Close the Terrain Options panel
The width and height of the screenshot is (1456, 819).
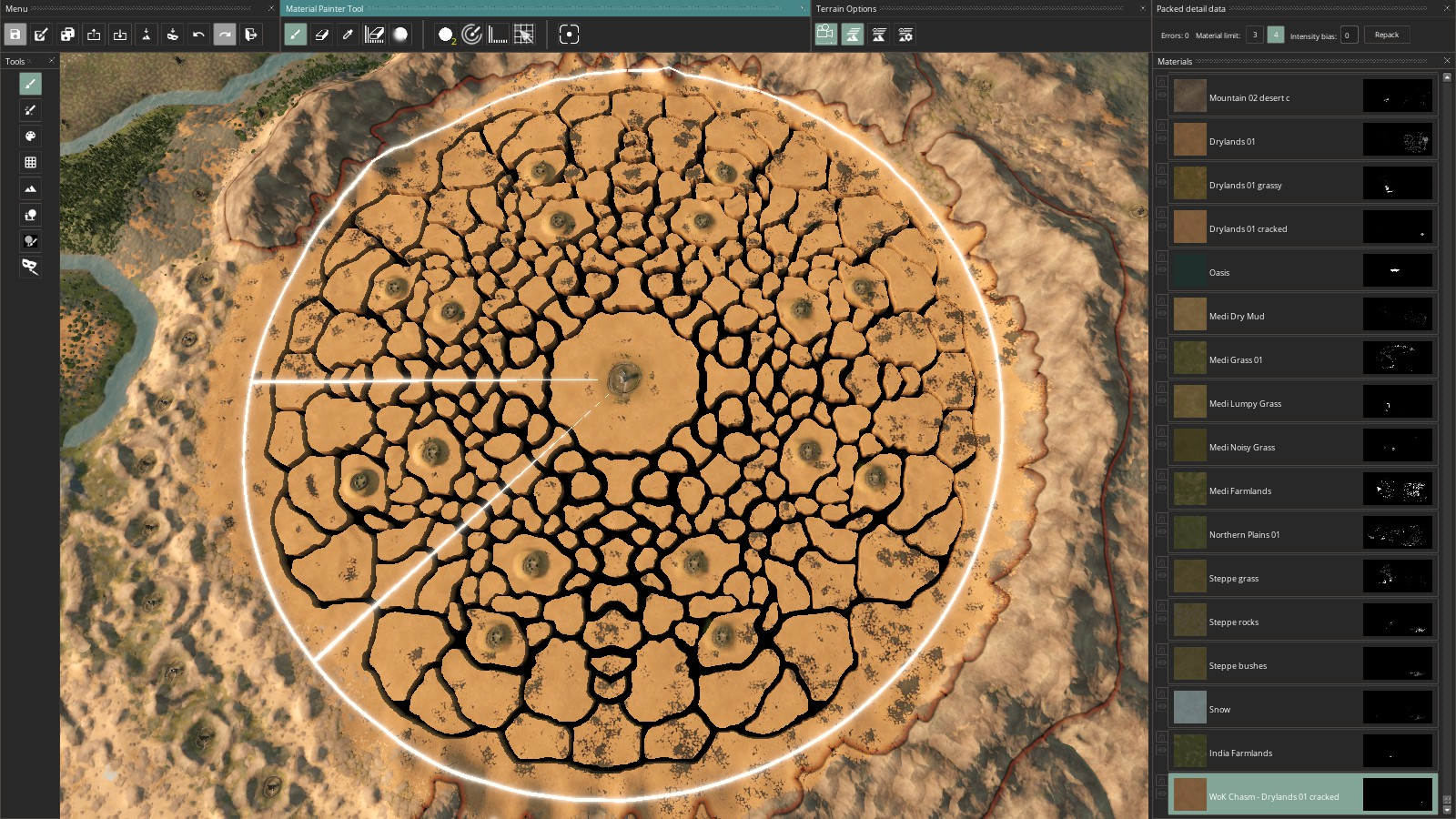(x=1143, y=8)
